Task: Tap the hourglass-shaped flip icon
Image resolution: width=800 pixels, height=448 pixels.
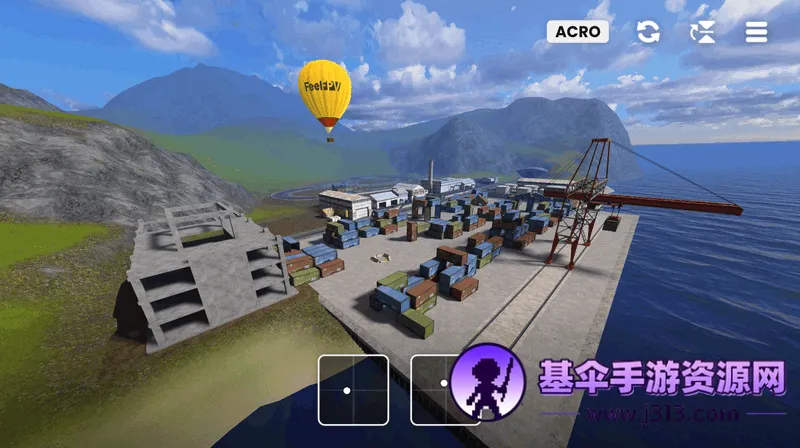Action: (703, 32)
